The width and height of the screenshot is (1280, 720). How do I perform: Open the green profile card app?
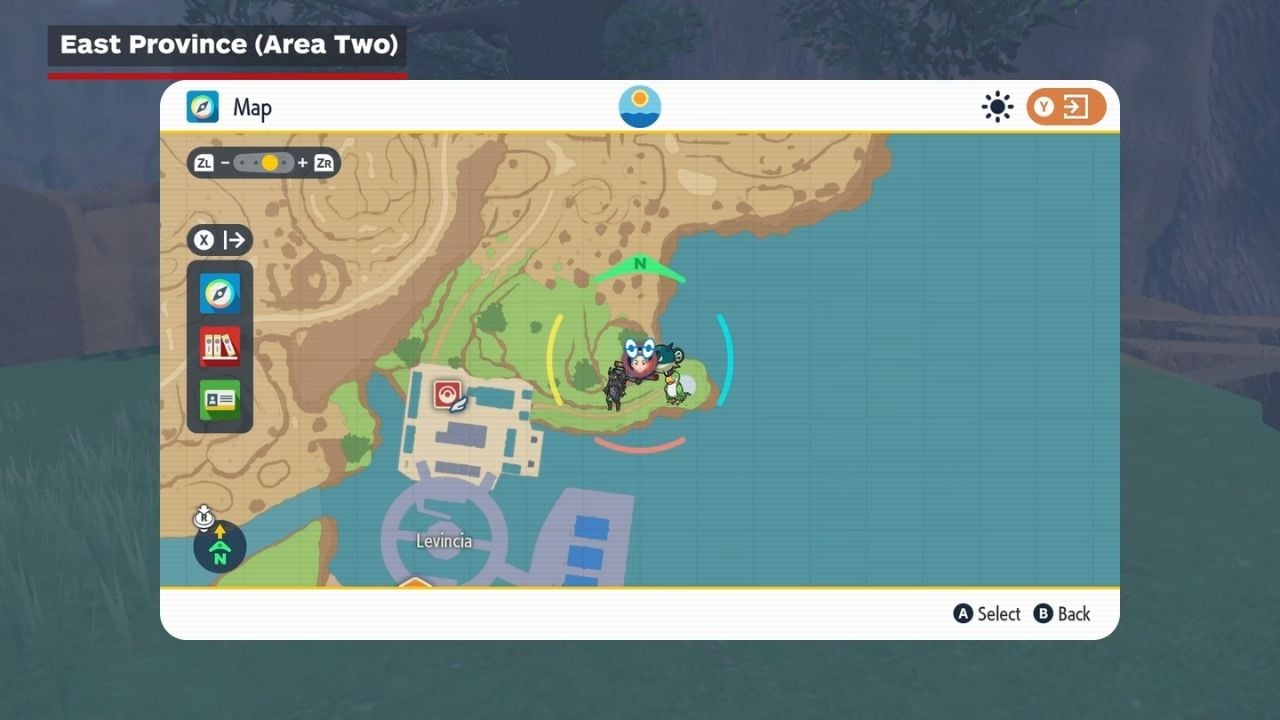[x=220, y=400]
